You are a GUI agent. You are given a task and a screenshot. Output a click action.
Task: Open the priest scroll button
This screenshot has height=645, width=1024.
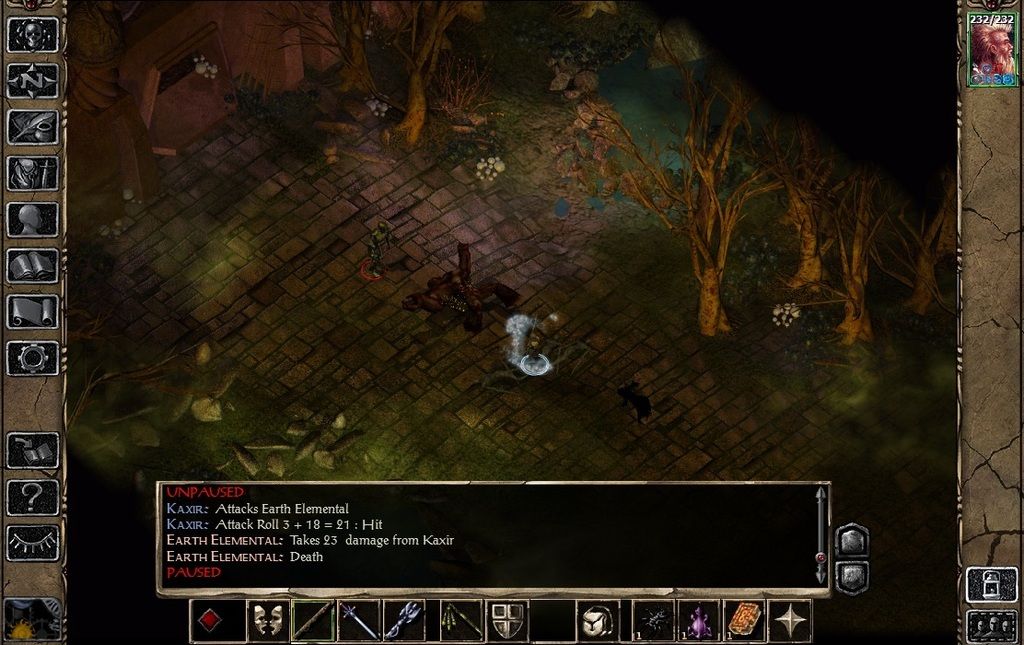(32, 311)
